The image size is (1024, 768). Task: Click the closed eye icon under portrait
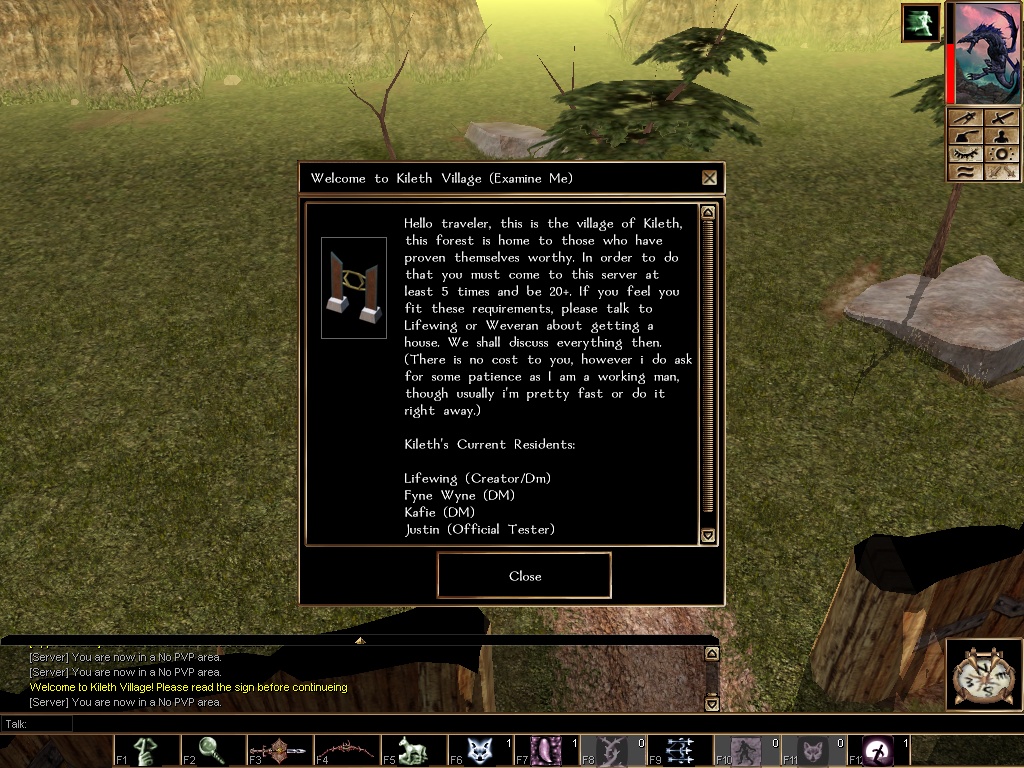pyautogui.click(x=966, y=154)
